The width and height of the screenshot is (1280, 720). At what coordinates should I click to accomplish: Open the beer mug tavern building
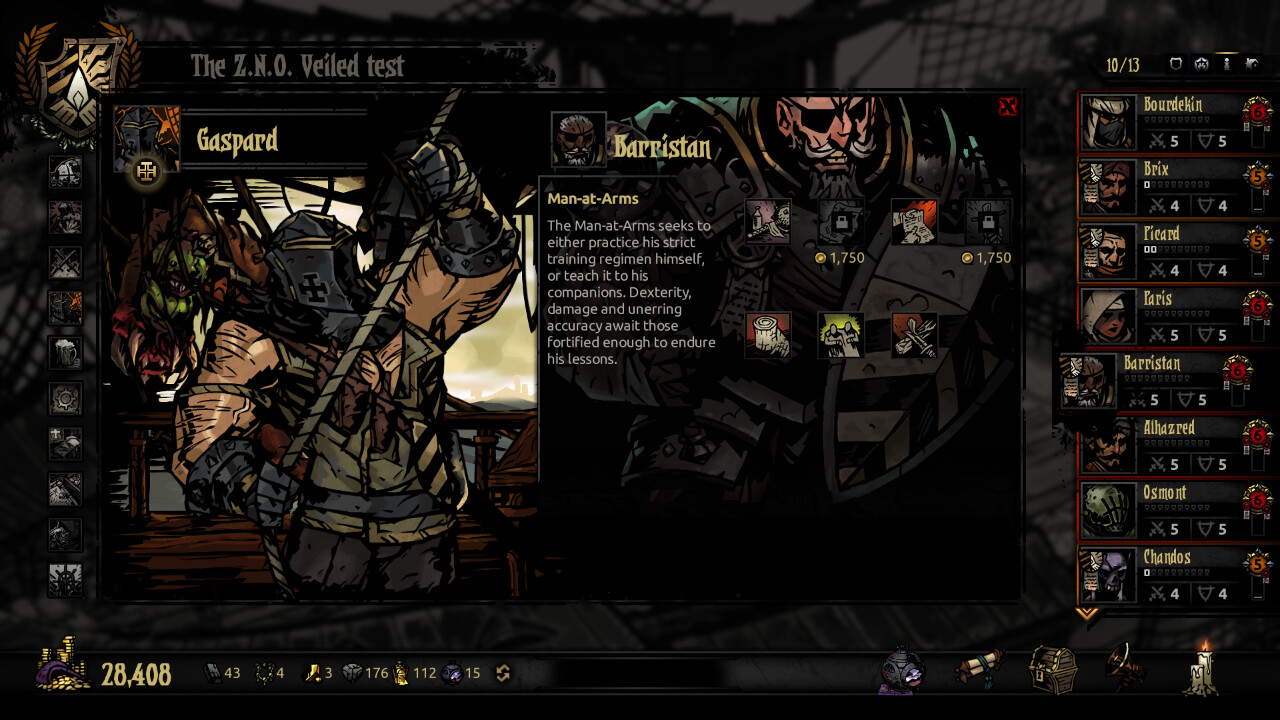(x=65, y=353)
